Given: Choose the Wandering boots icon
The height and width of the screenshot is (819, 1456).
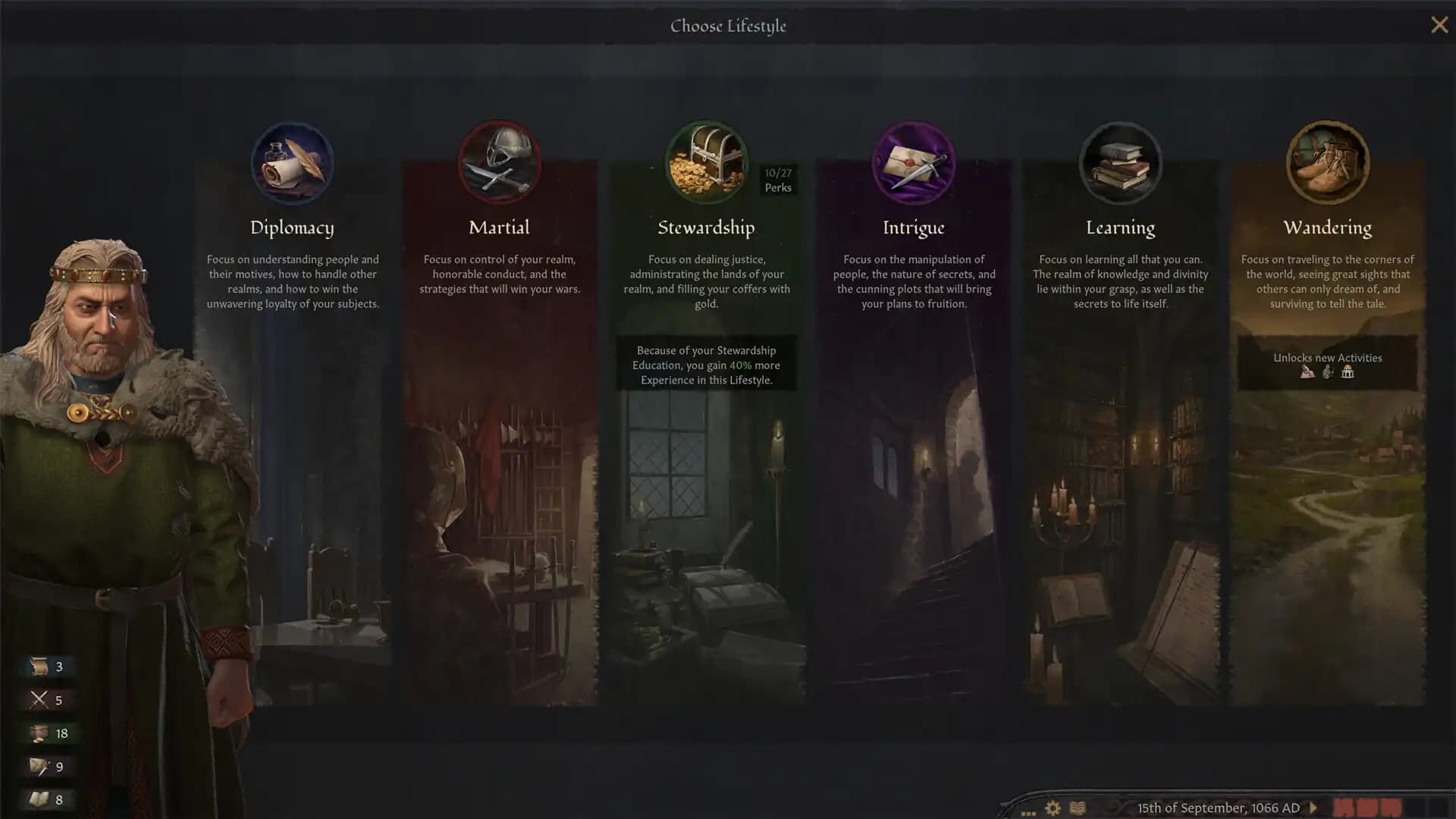Looking at the screenshot, I should [1328, 162].
